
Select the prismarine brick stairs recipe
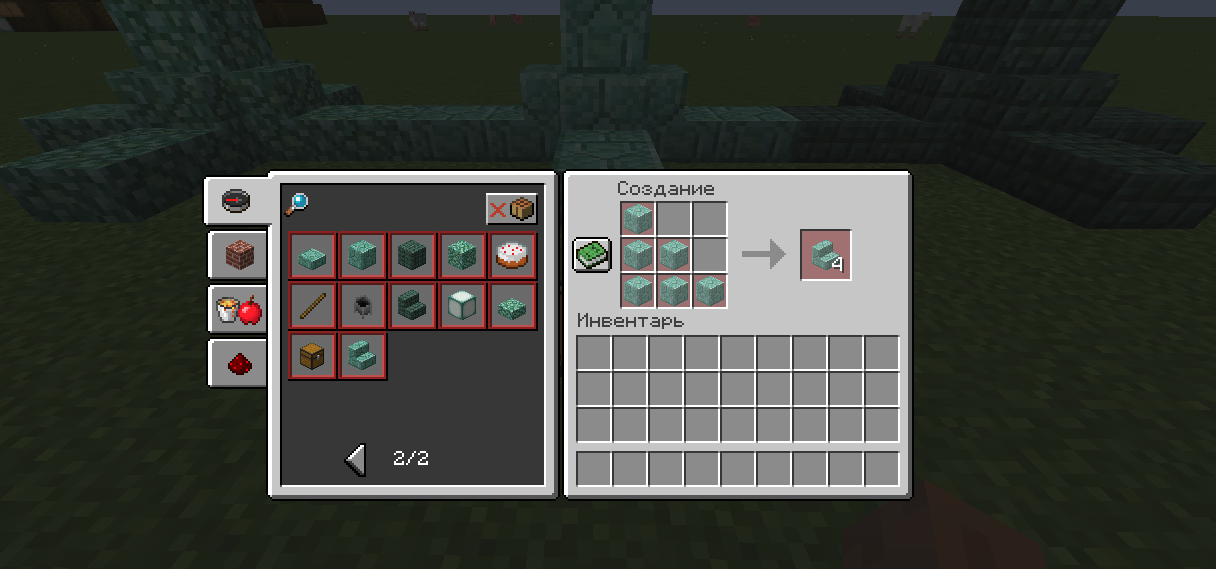pyautogui.click(x=363, y=356)
